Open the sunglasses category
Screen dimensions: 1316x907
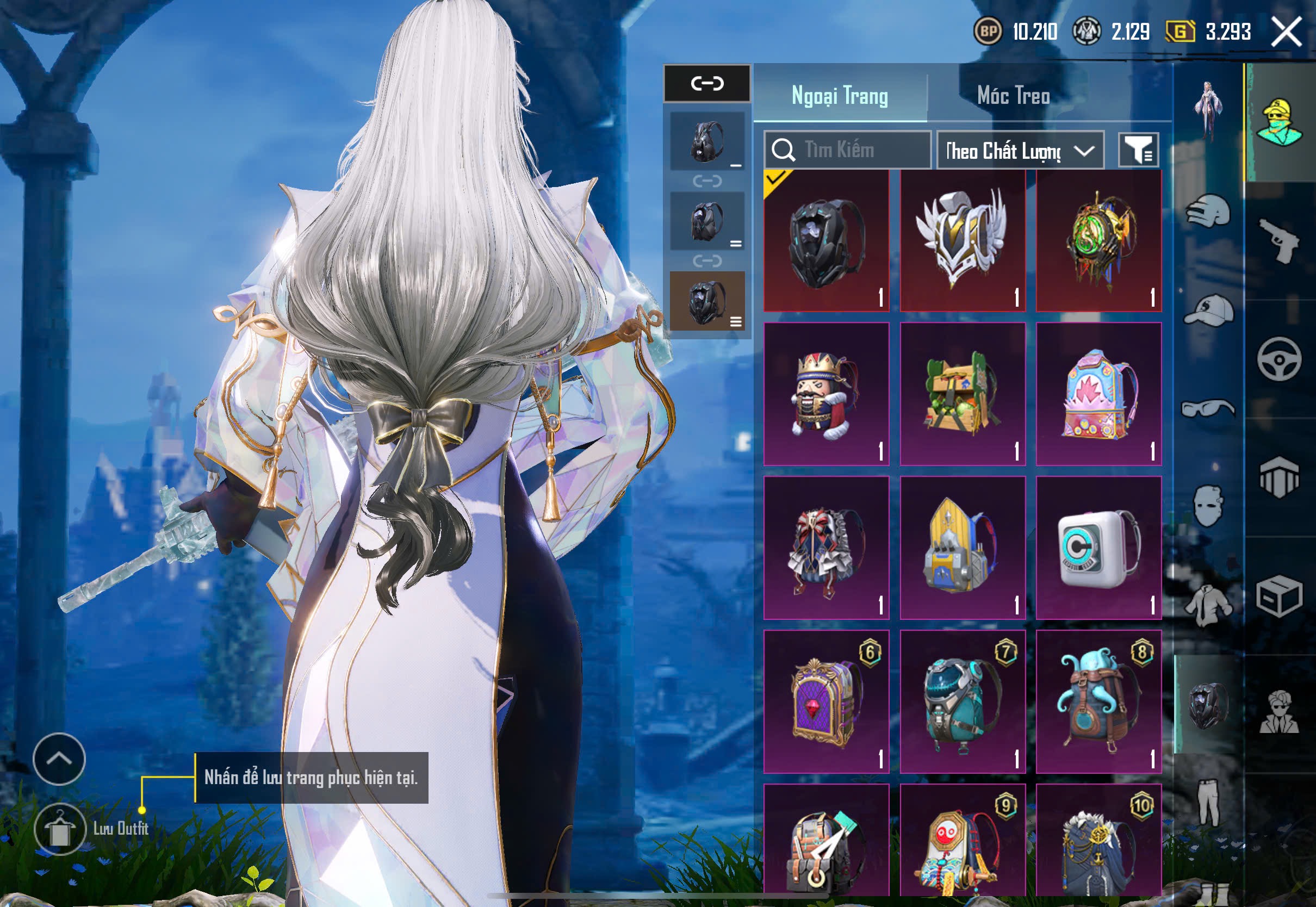pyautogui.click(x=1208, y=407)
